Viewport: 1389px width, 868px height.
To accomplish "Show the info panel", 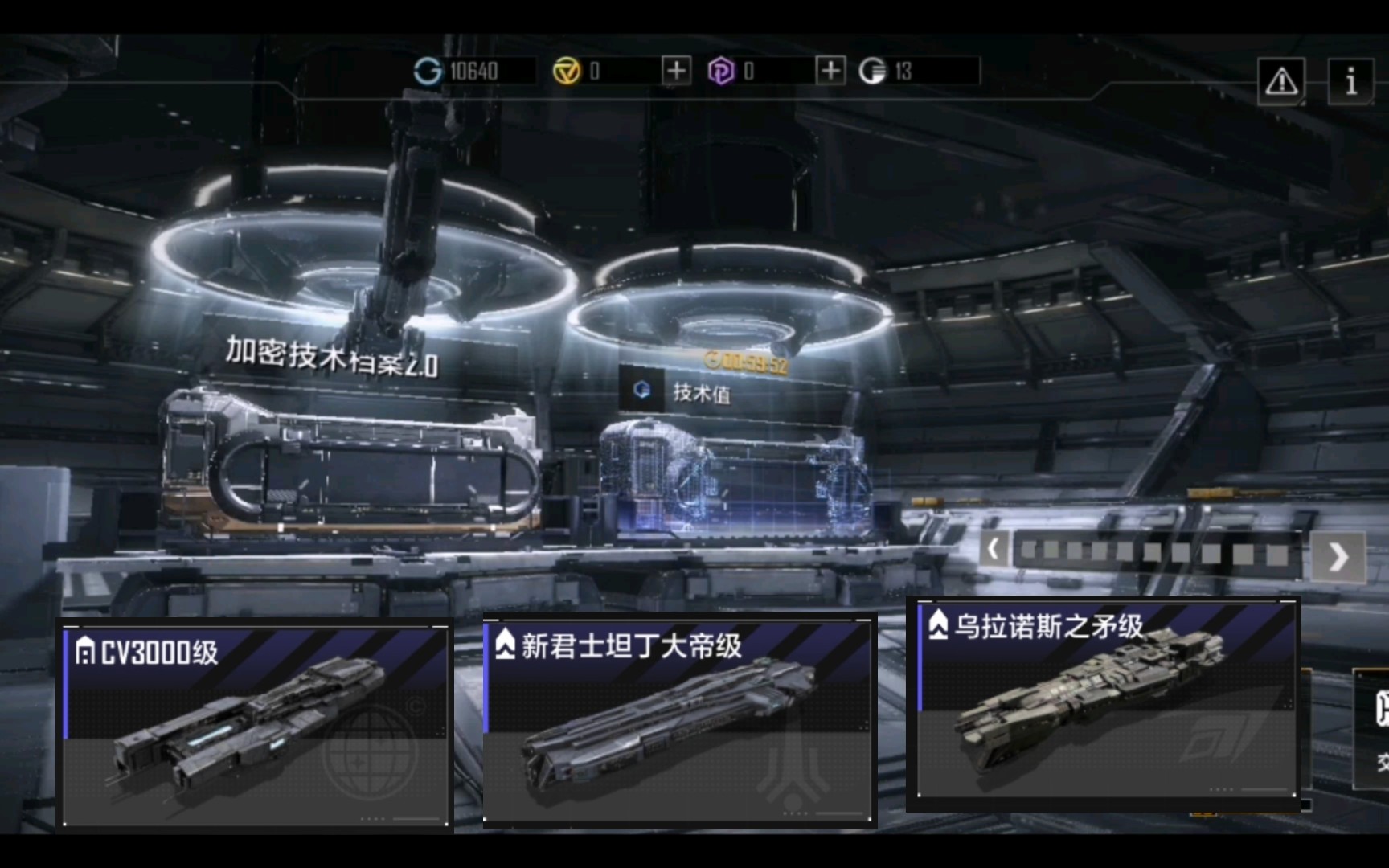I will point(1350,81).
